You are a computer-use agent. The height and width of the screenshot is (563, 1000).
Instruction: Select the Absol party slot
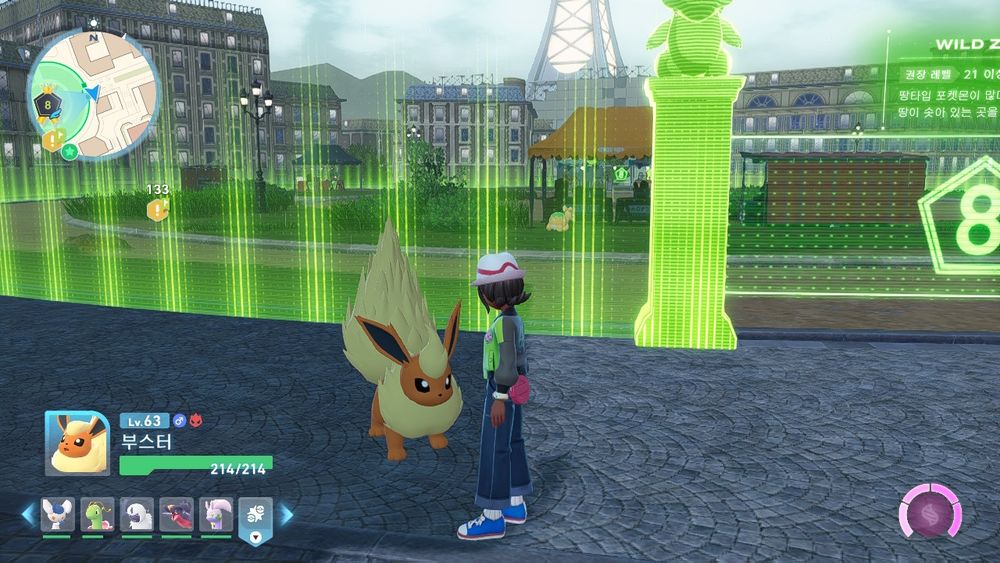click(137, 514)
